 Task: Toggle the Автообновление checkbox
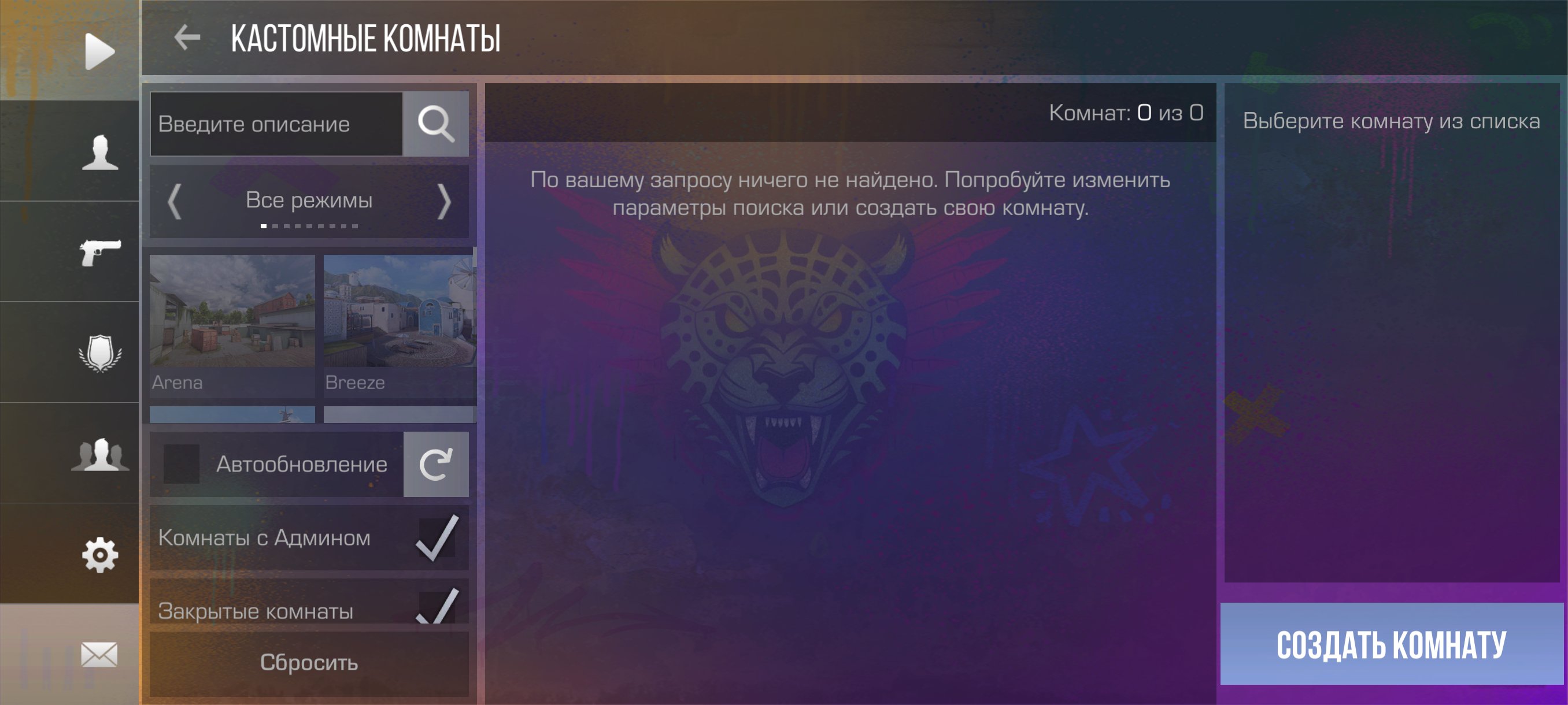tap(182, 464)
